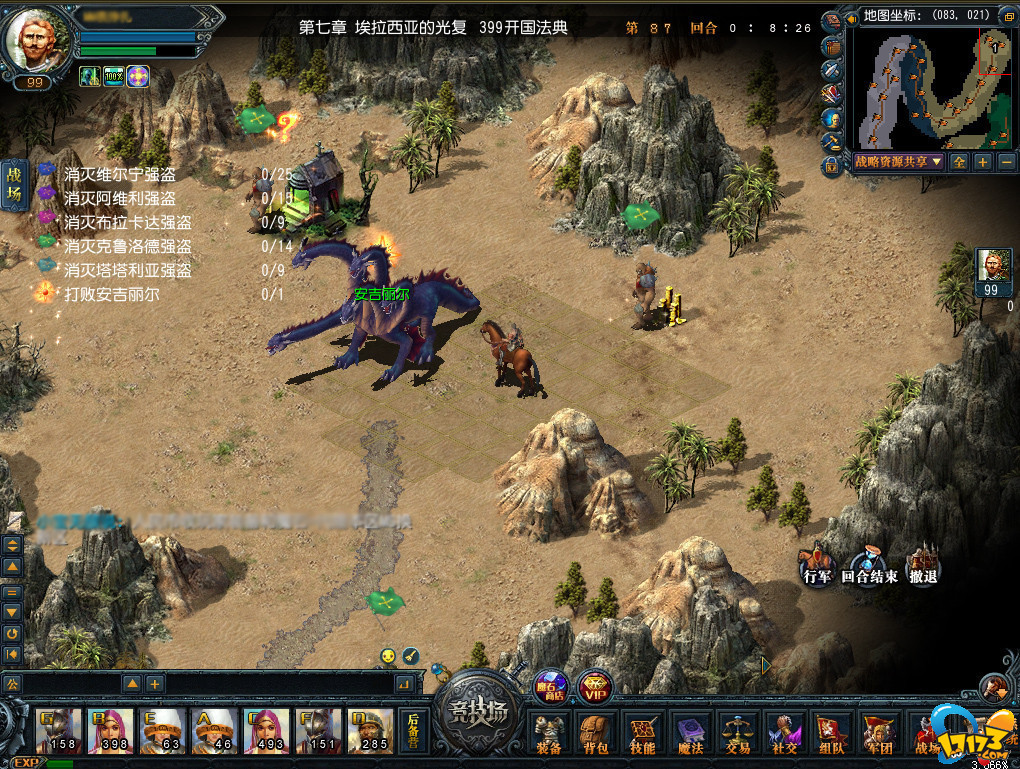1020x769 pixels.
Task: Zoom in the minimap with plus button
Action: pyautogui.click(x=983, y=161)
